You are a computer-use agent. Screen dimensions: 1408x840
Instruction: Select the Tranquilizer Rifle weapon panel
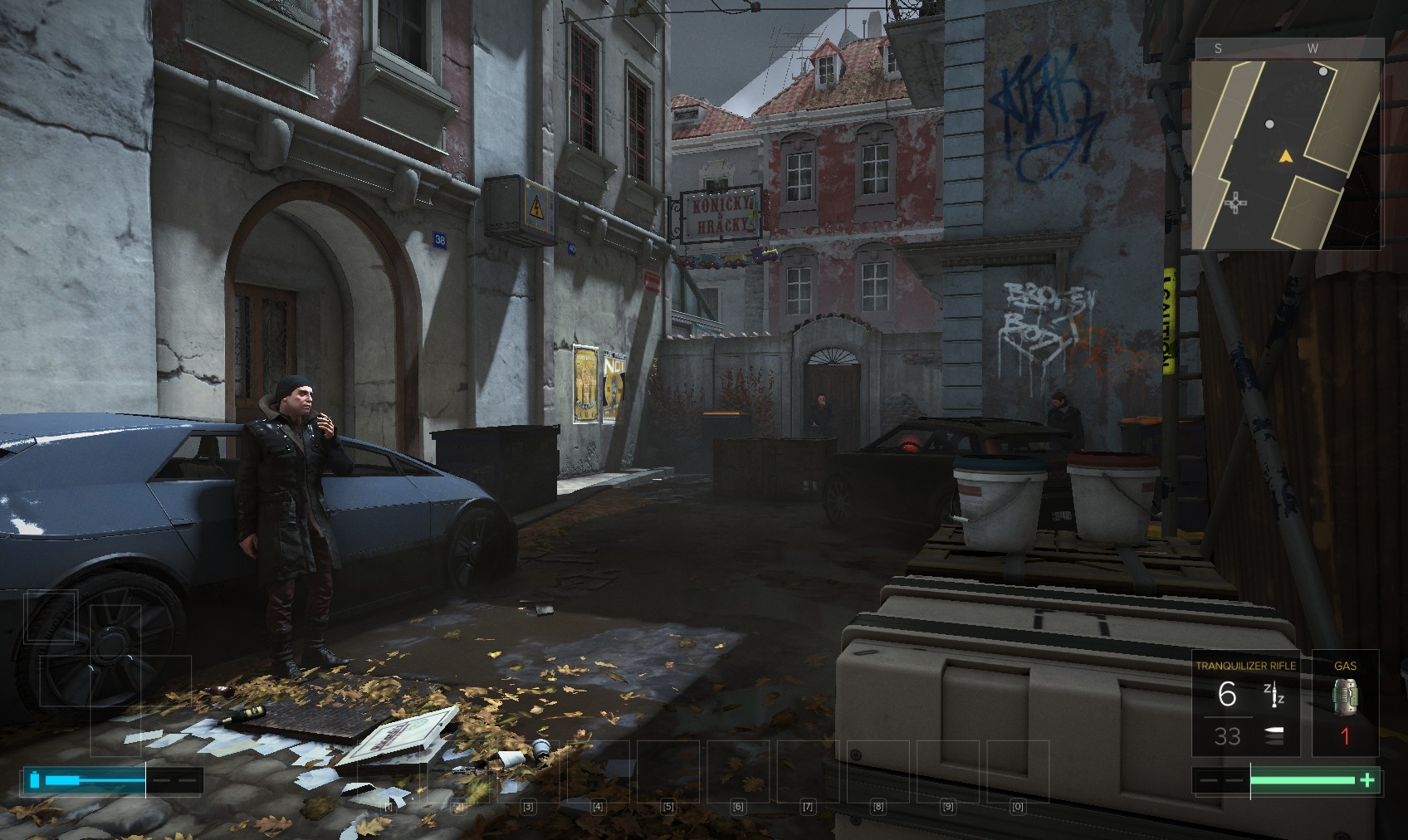(x=1245, y=704)
